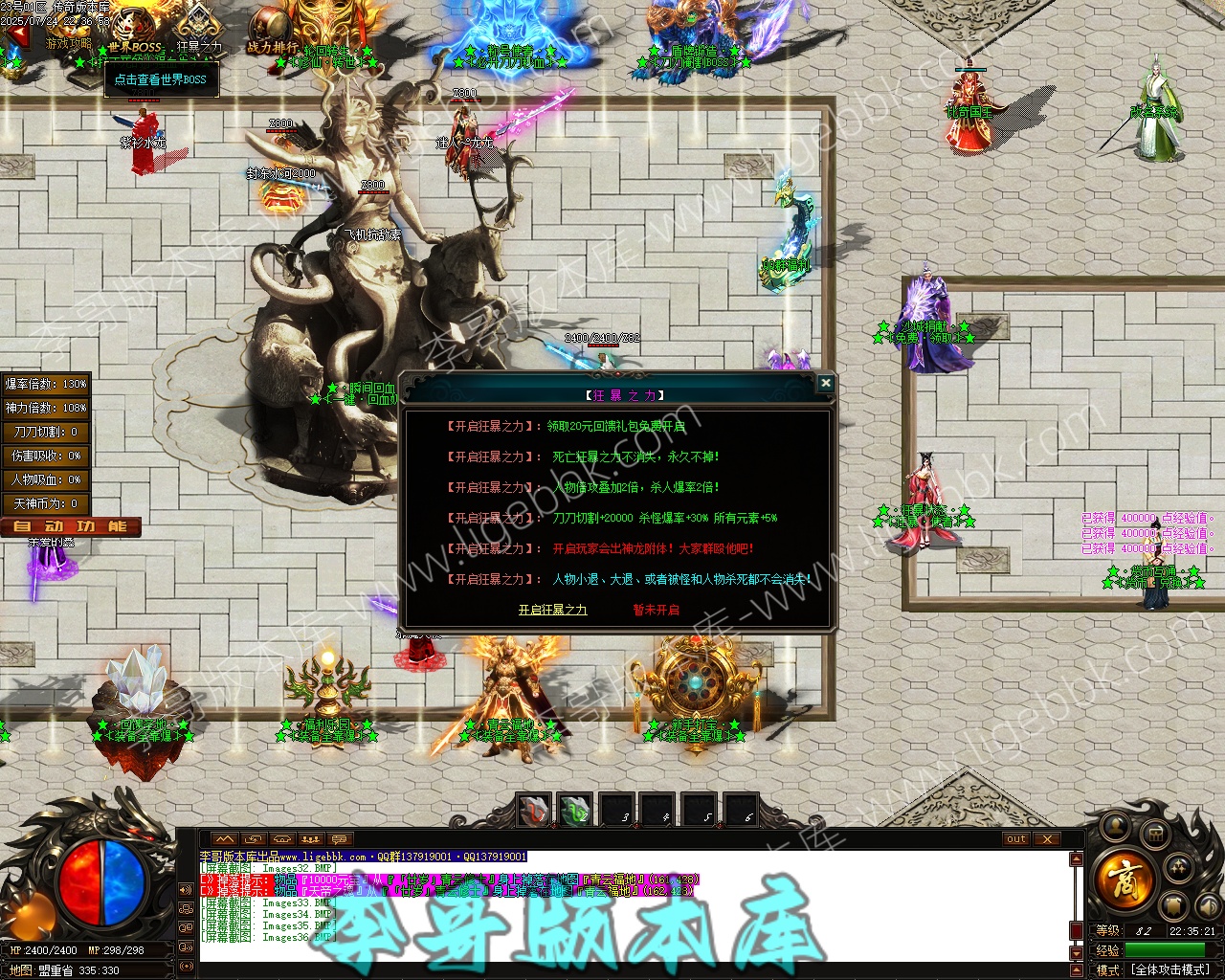Select the green potion hotbar slot
Screen dimensions: 1225x980
[575, 812]
